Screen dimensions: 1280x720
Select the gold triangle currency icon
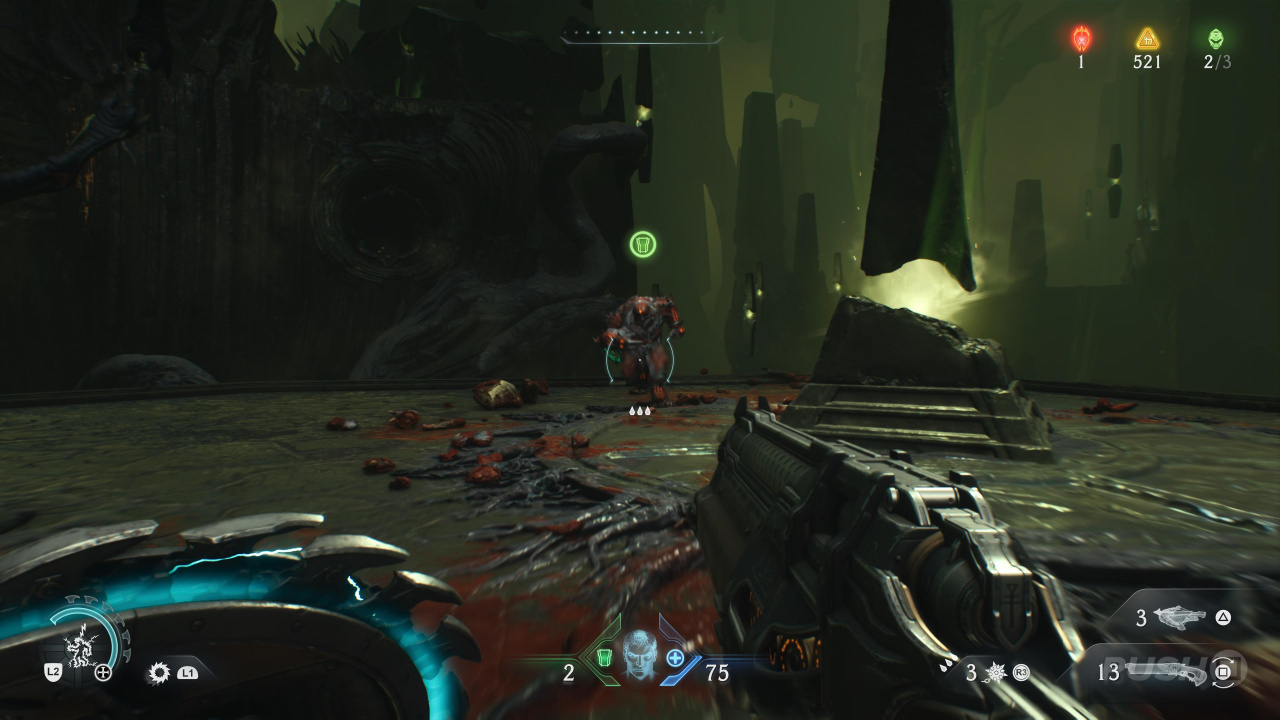coord(1147,39)
